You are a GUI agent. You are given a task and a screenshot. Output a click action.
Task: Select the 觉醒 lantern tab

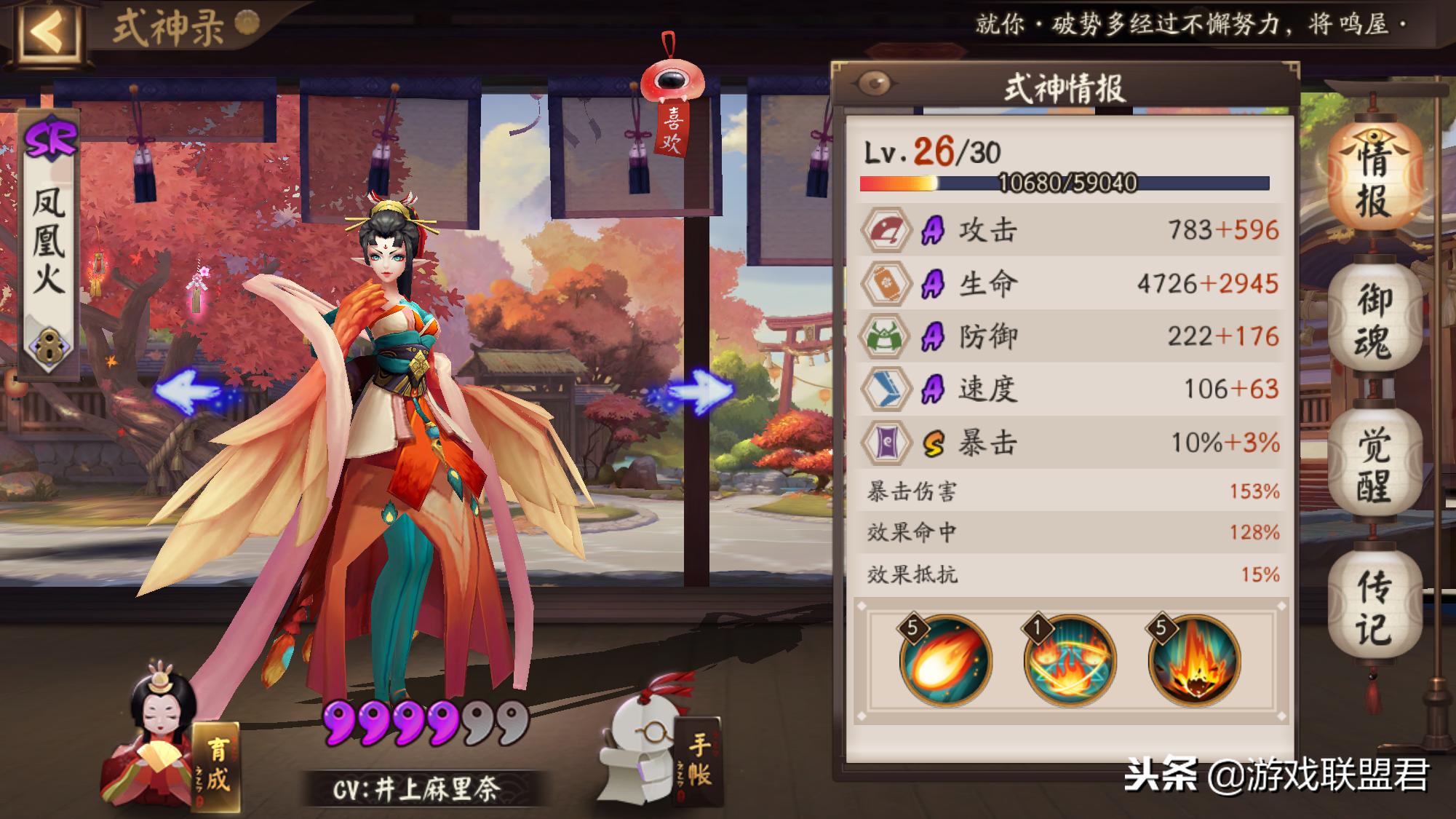(x=1373, y=464)
